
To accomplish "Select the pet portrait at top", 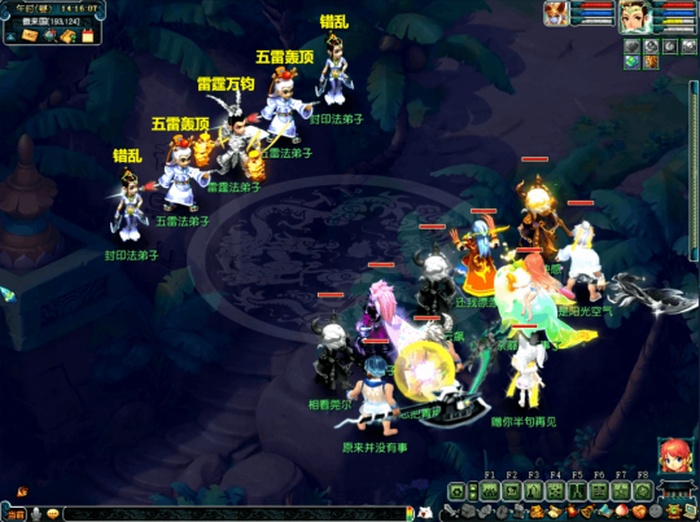I will click(x=556, y=13).
